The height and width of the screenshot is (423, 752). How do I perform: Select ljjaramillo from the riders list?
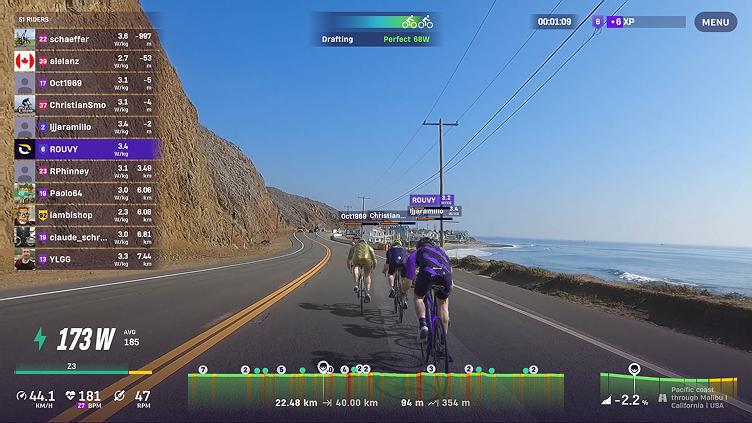pos(86,127)
